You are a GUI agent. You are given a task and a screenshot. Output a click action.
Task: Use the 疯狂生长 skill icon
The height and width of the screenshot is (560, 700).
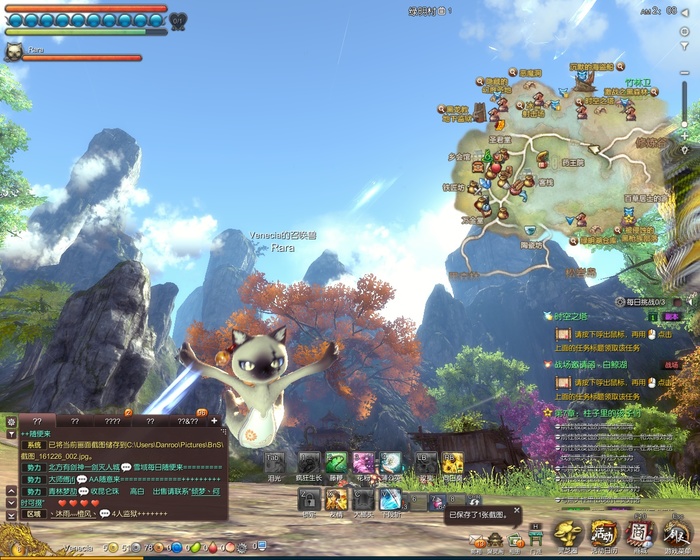pyautogui.click(x=309, y=462)
